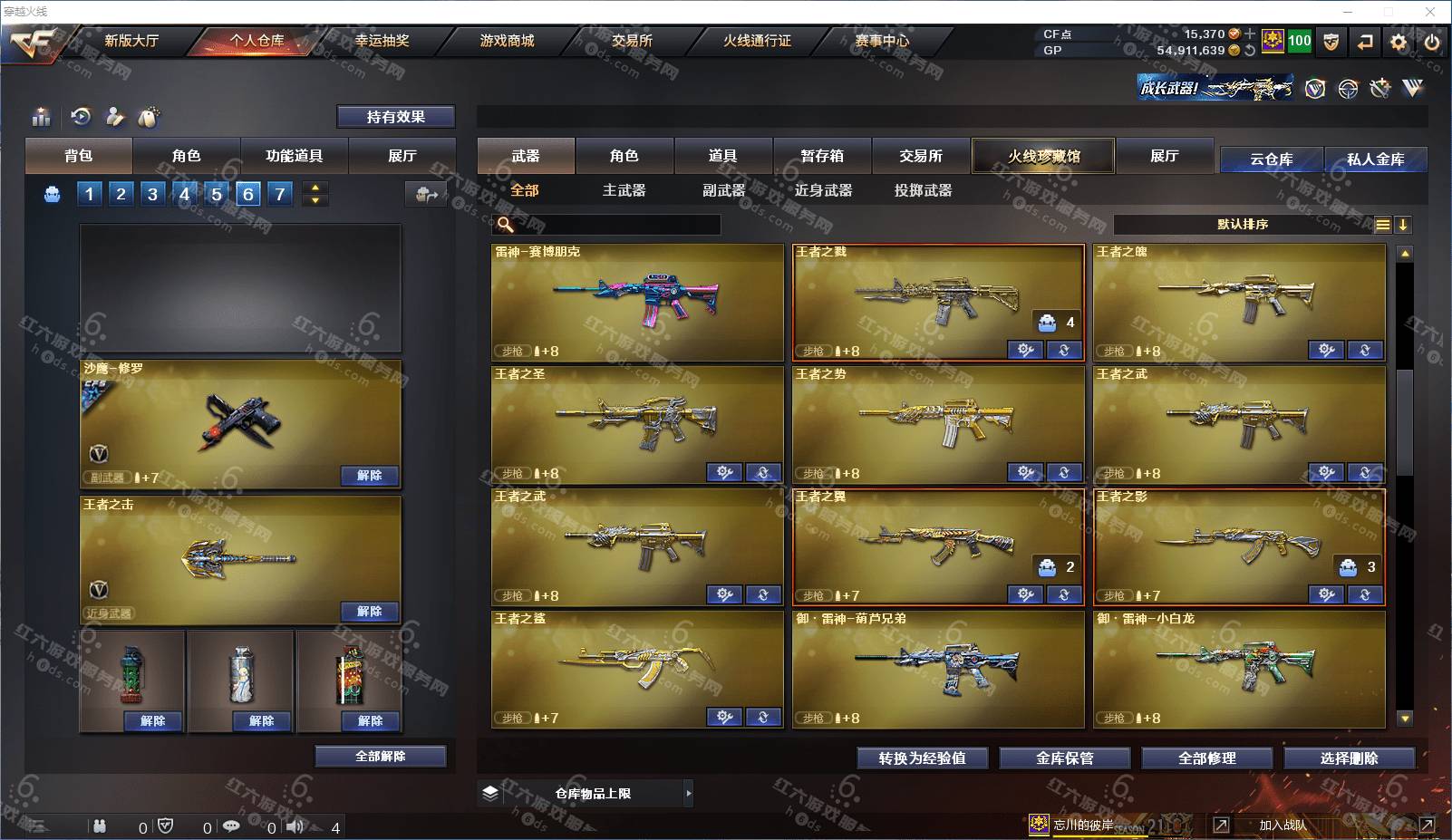Click the 全部解除 unequip all button

click(380, 757)
